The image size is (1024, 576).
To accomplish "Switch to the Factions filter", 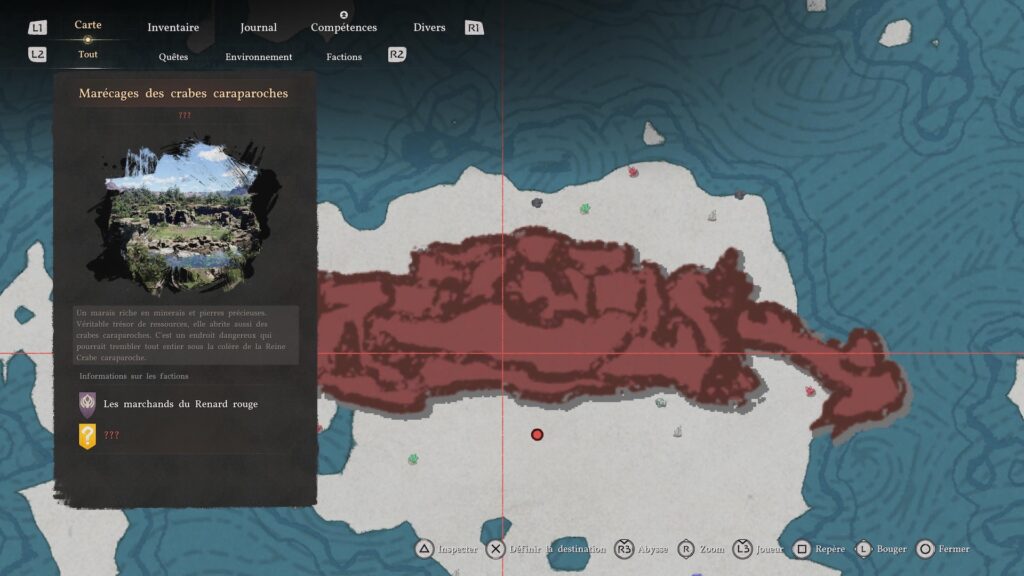I will pyautogui.click(x=344, y=57).
